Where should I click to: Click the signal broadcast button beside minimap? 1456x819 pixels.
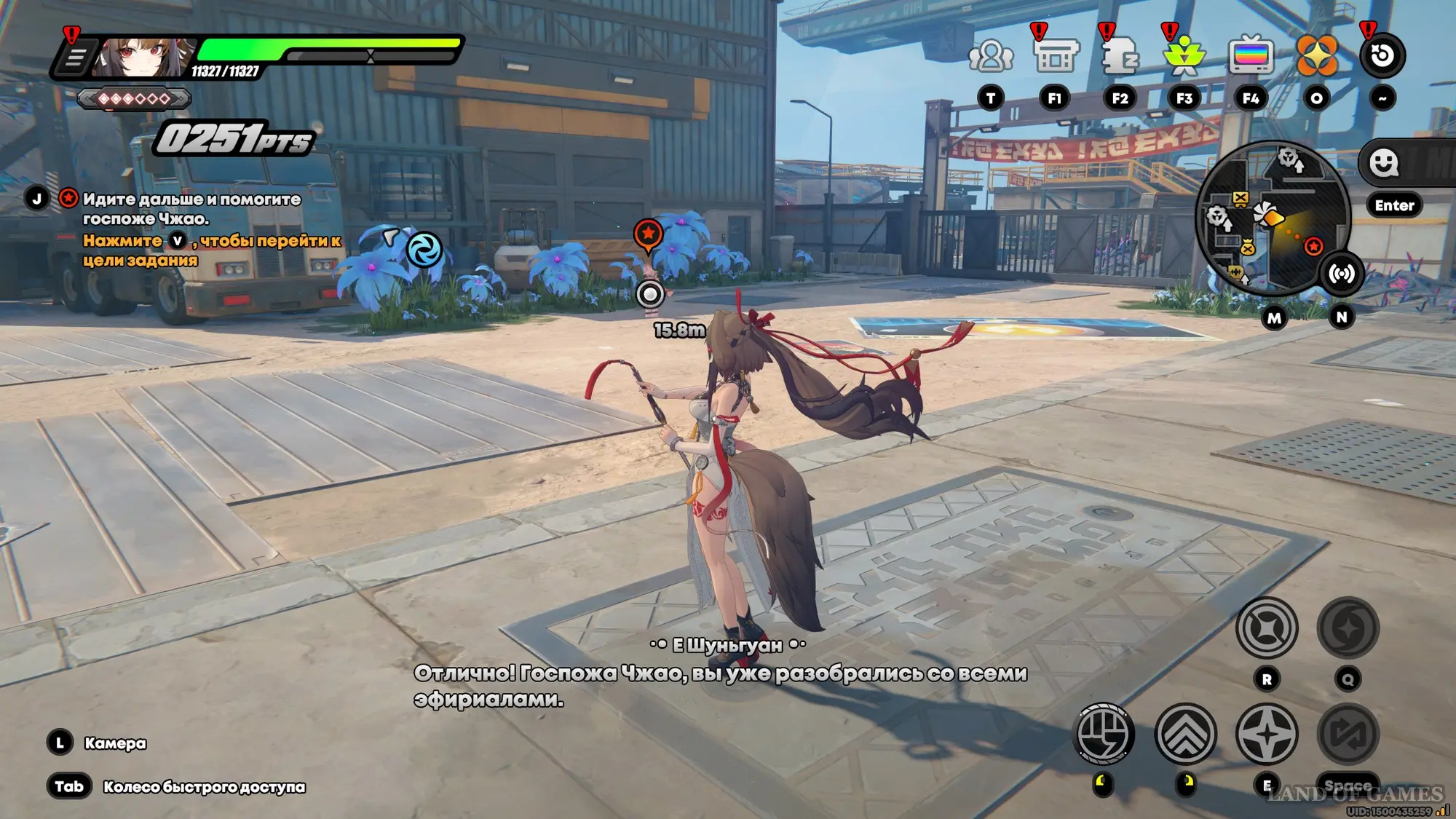tap(1342, 274)
